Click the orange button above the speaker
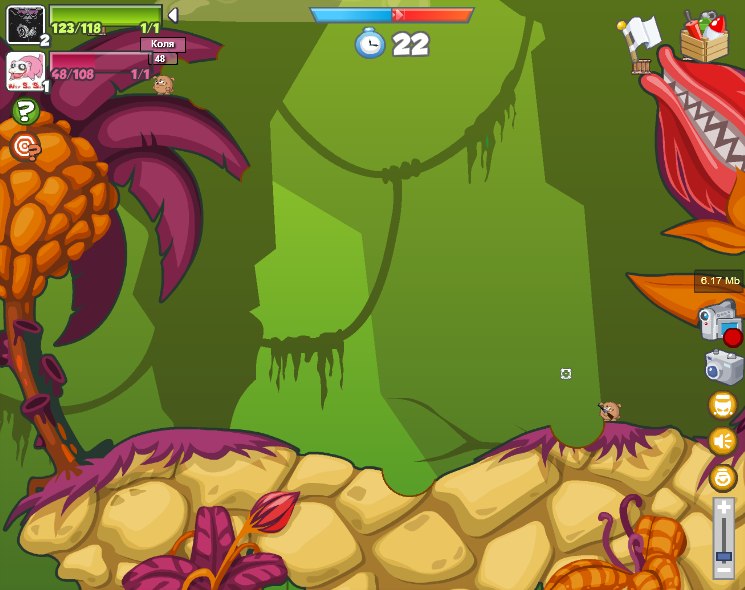Image resolution: width=745 pixels, height=590 pixels. click(722, 405)
